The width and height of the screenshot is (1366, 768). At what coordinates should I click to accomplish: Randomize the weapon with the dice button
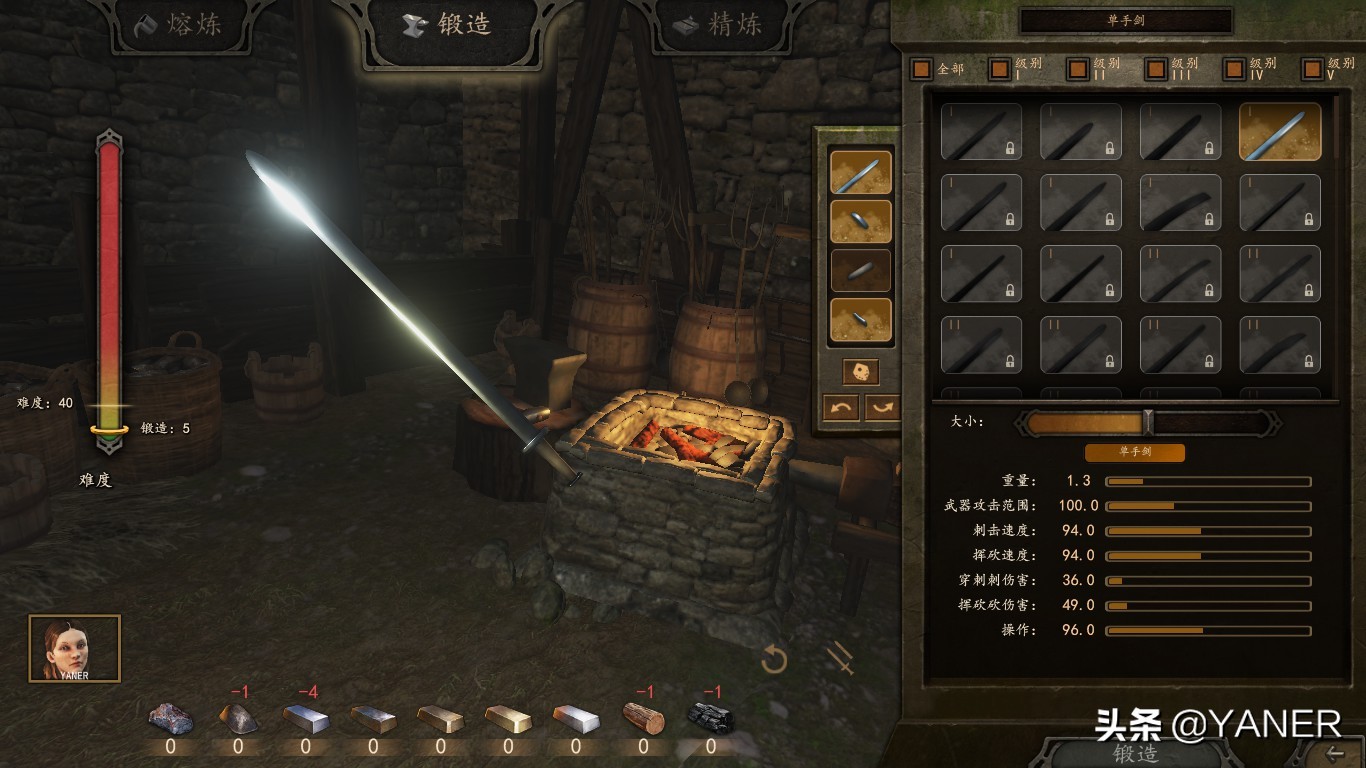coord(860,372)
